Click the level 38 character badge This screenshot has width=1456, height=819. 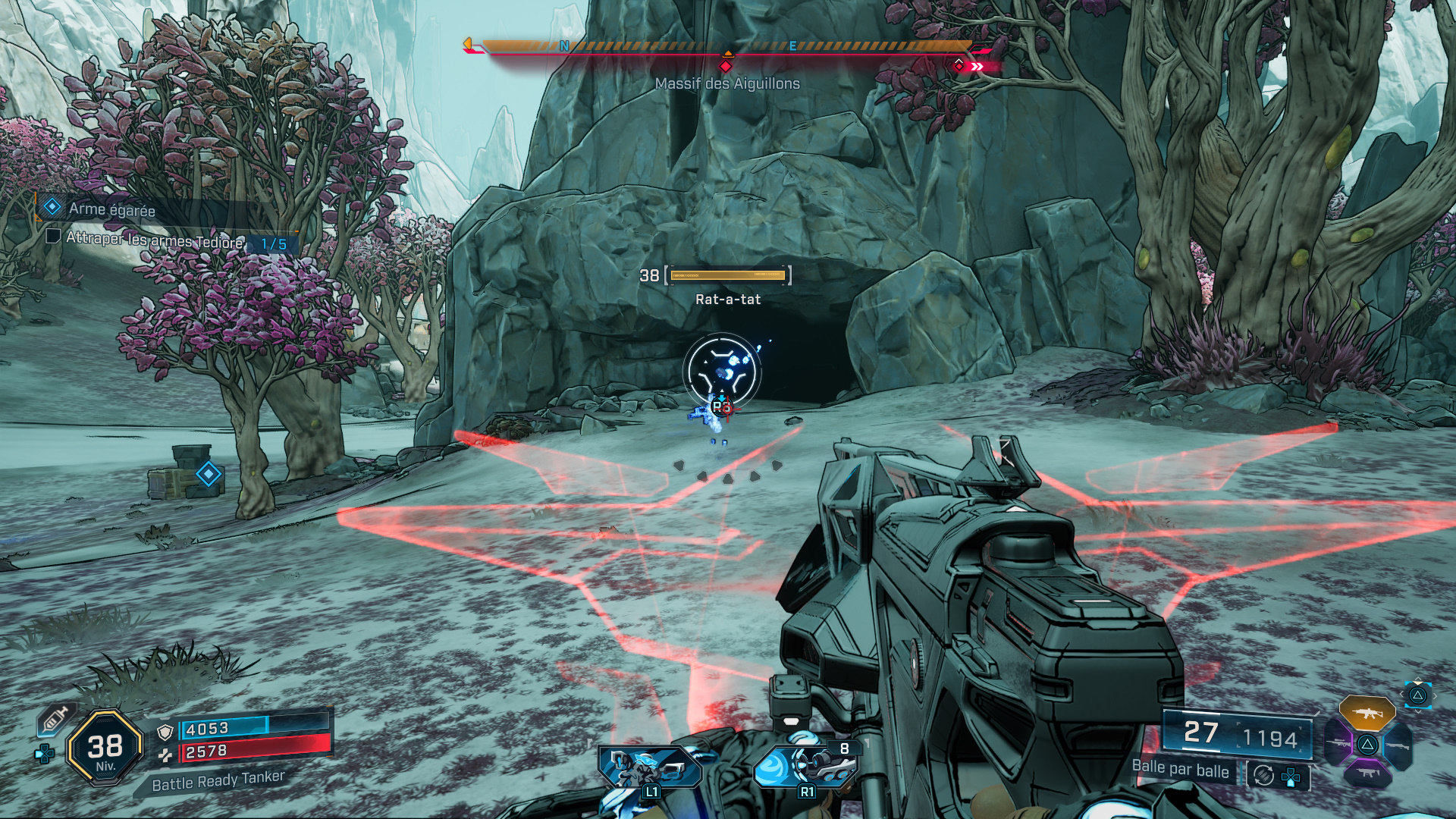(x=105, y=748)
